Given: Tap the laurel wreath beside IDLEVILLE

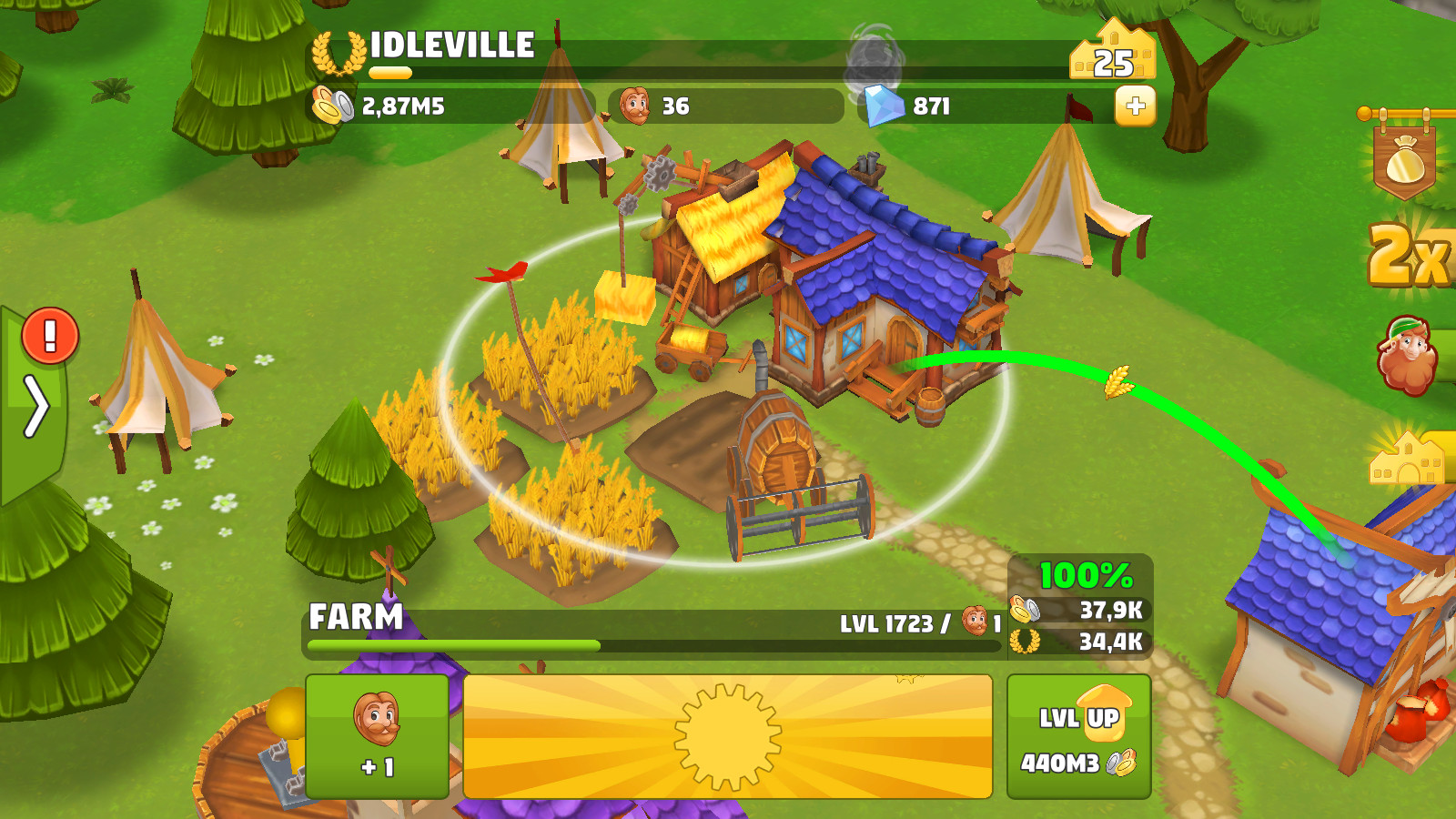Looking at the screenshot, I should (x=335, y=50).
